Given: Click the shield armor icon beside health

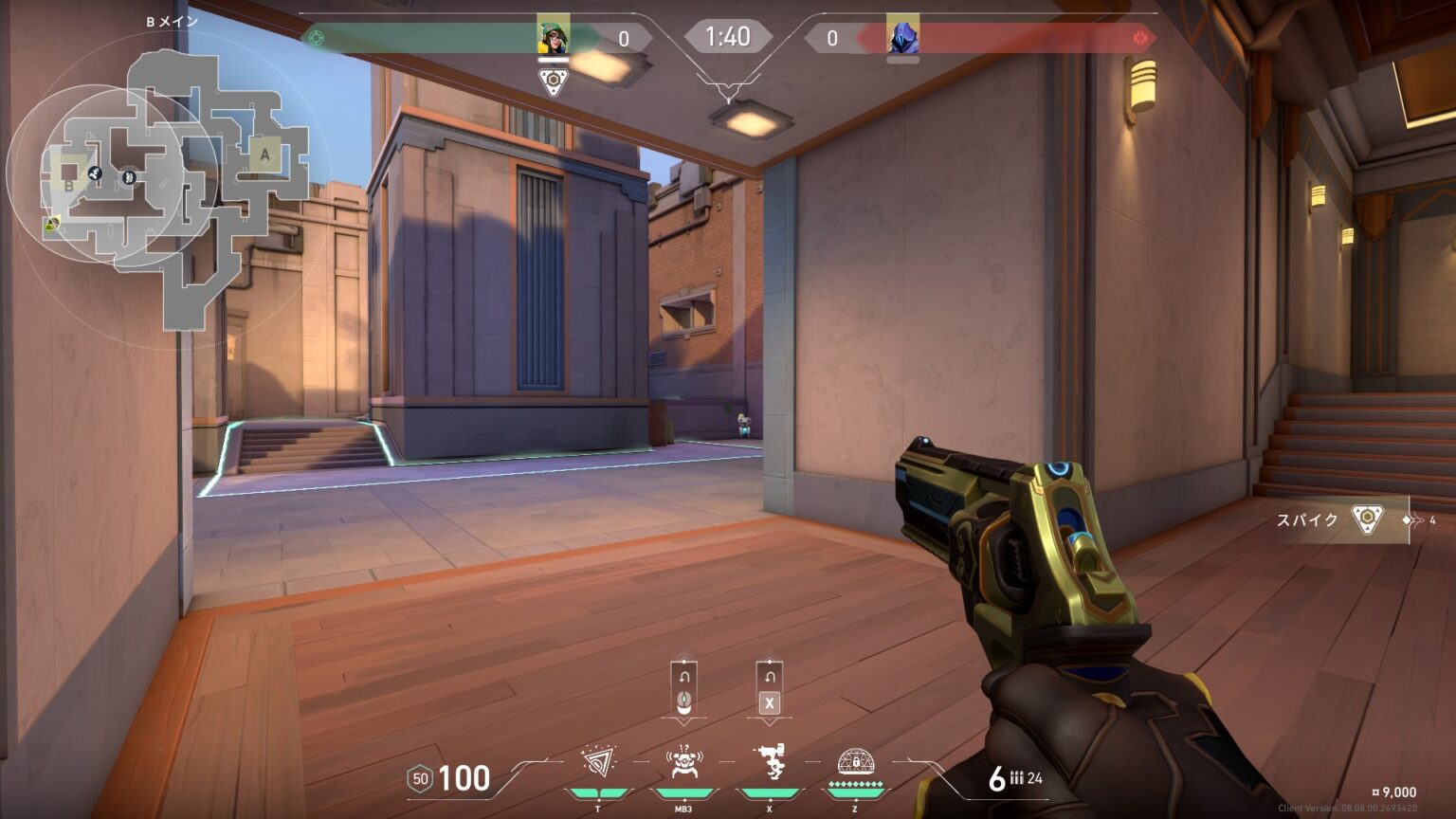Looking at the screenshot, I should click(x=420, y=779).
